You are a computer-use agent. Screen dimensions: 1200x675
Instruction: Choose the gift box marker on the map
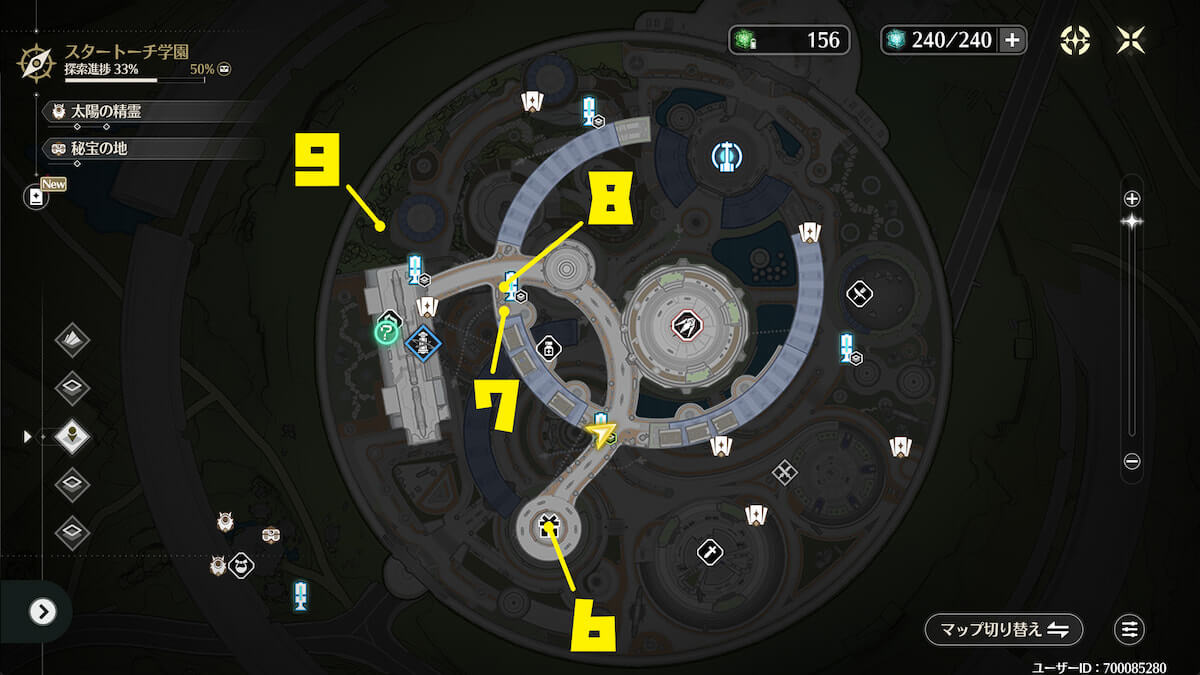point(547,525)
